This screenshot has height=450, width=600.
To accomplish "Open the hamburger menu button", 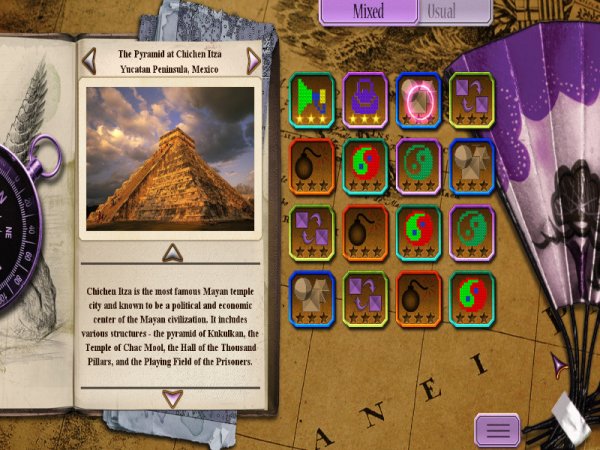I will [497, 430].
